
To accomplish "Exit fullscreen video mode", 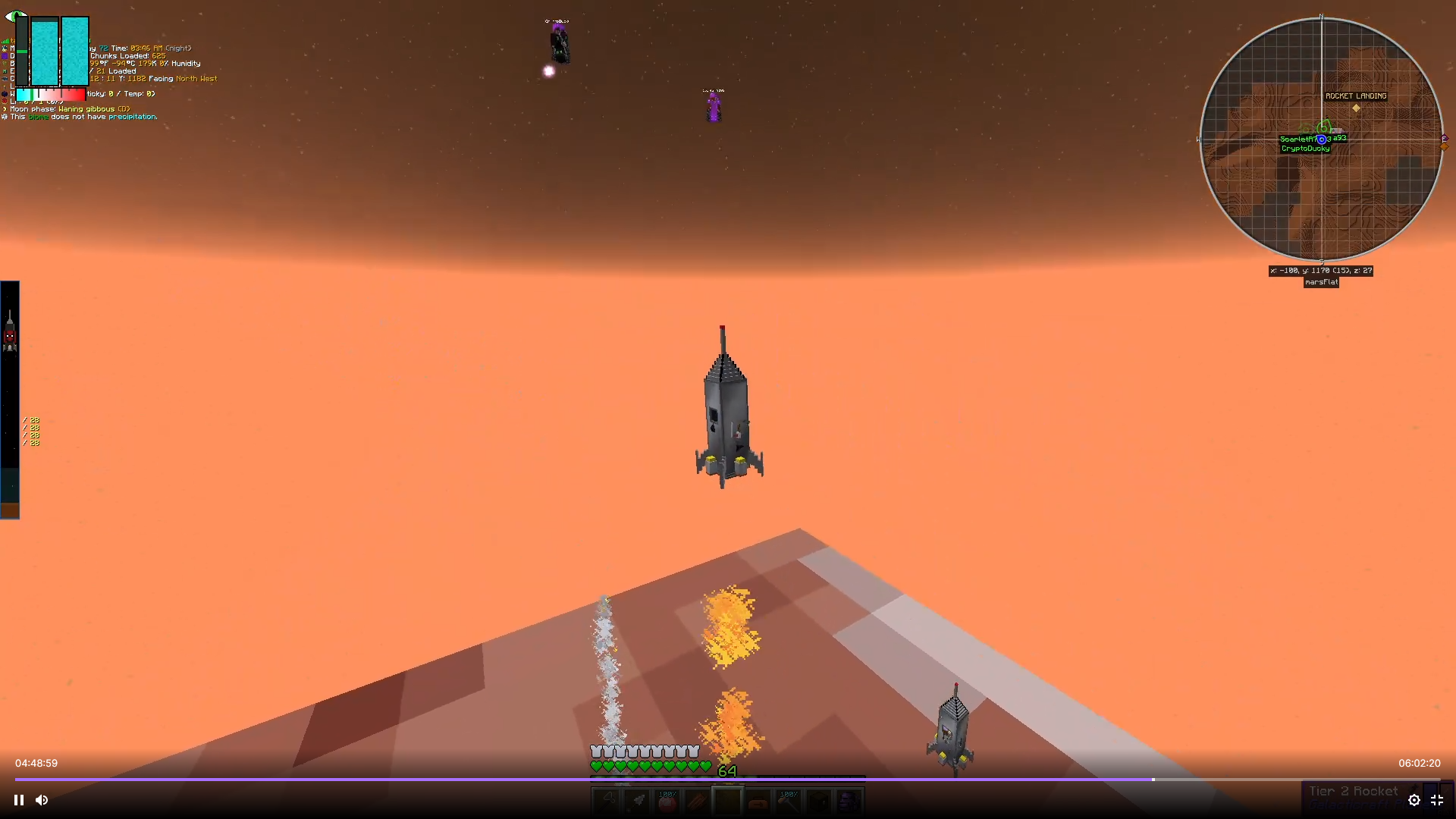I will pos(1437,800).
